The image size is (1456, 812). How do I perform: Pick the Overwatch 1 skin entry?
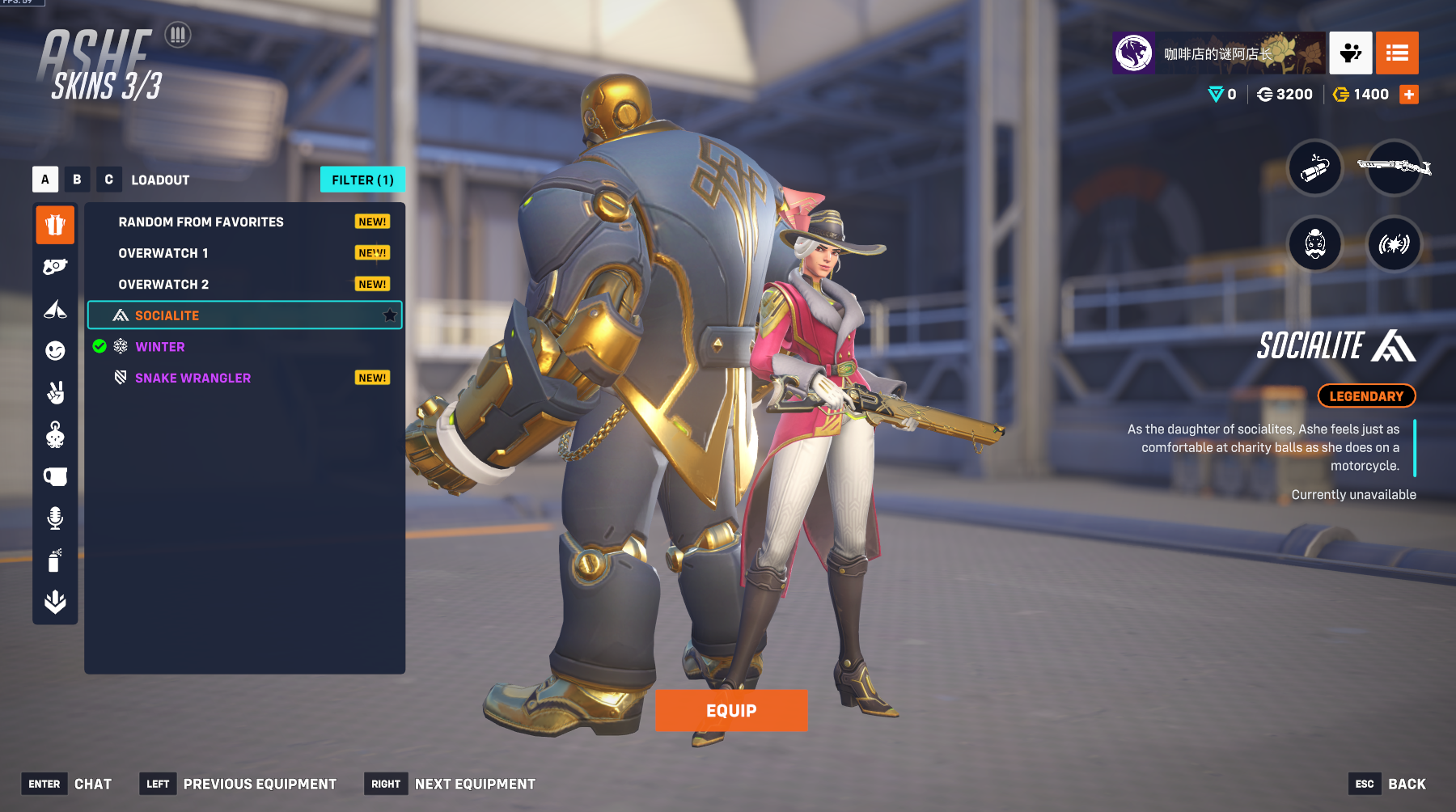pos(163,253)
